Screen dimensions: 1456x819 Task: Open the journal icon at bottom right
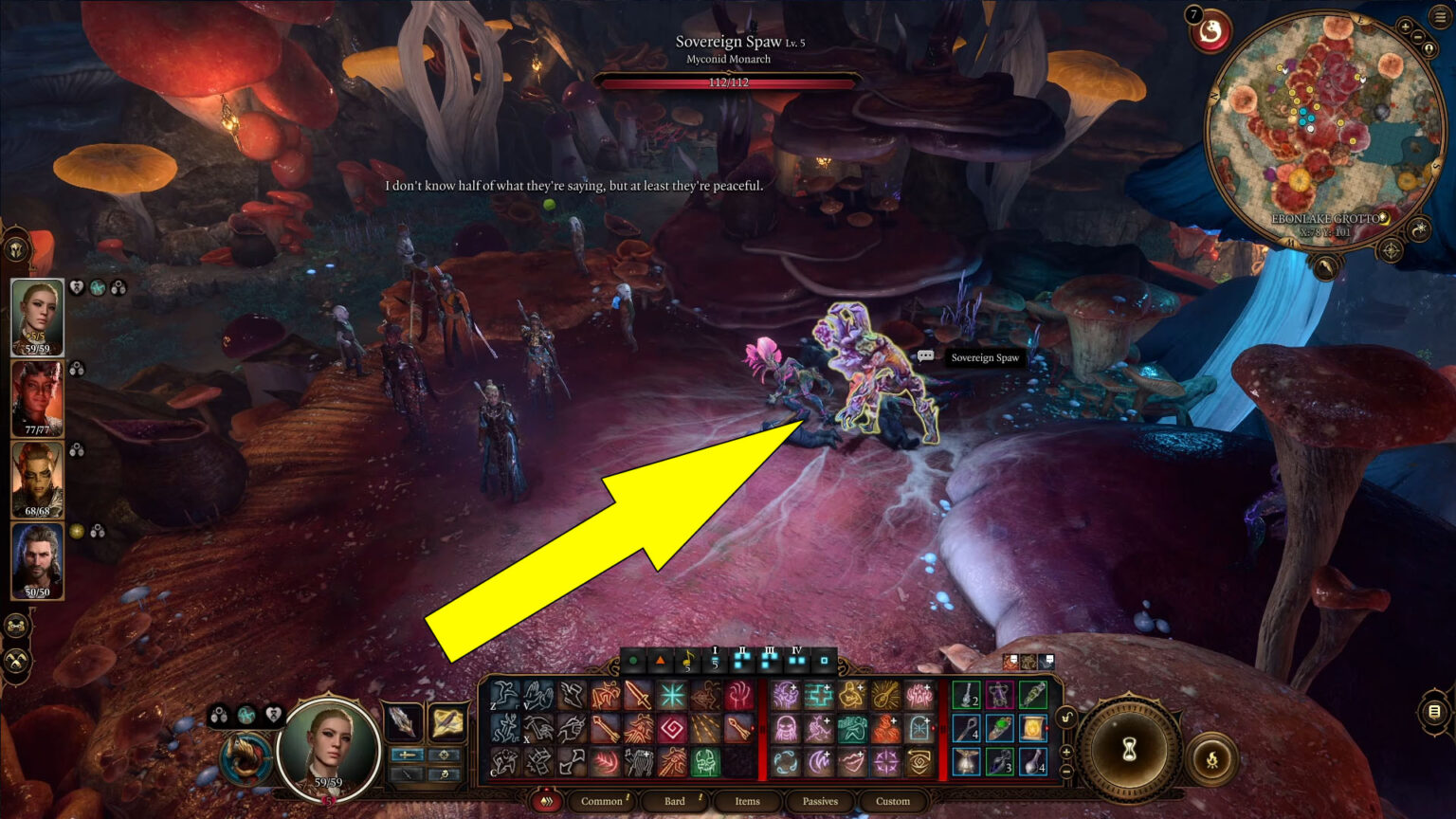click(x=1434, y=713)
